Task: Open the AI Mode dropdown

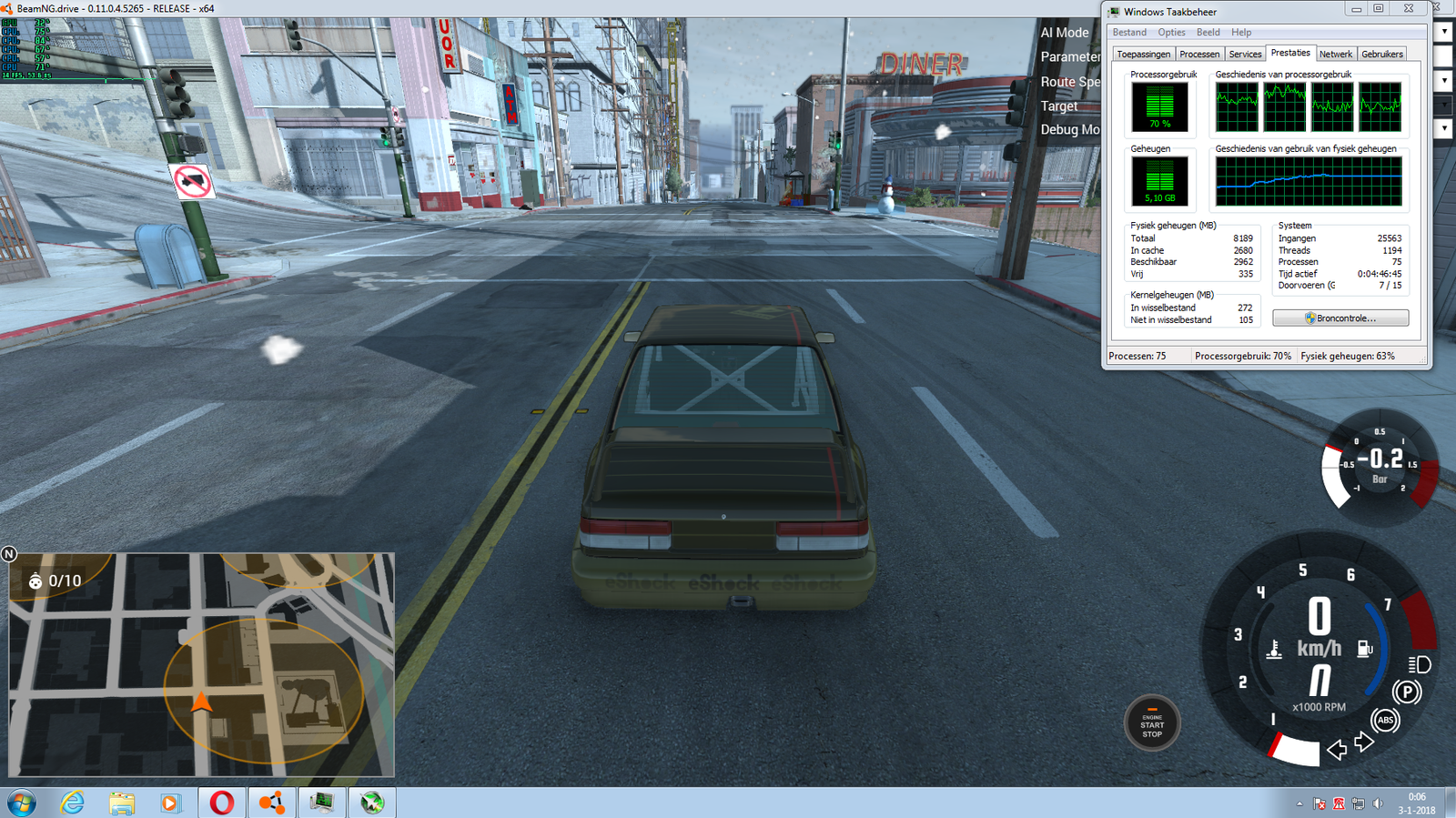Action: (1443, 31)
